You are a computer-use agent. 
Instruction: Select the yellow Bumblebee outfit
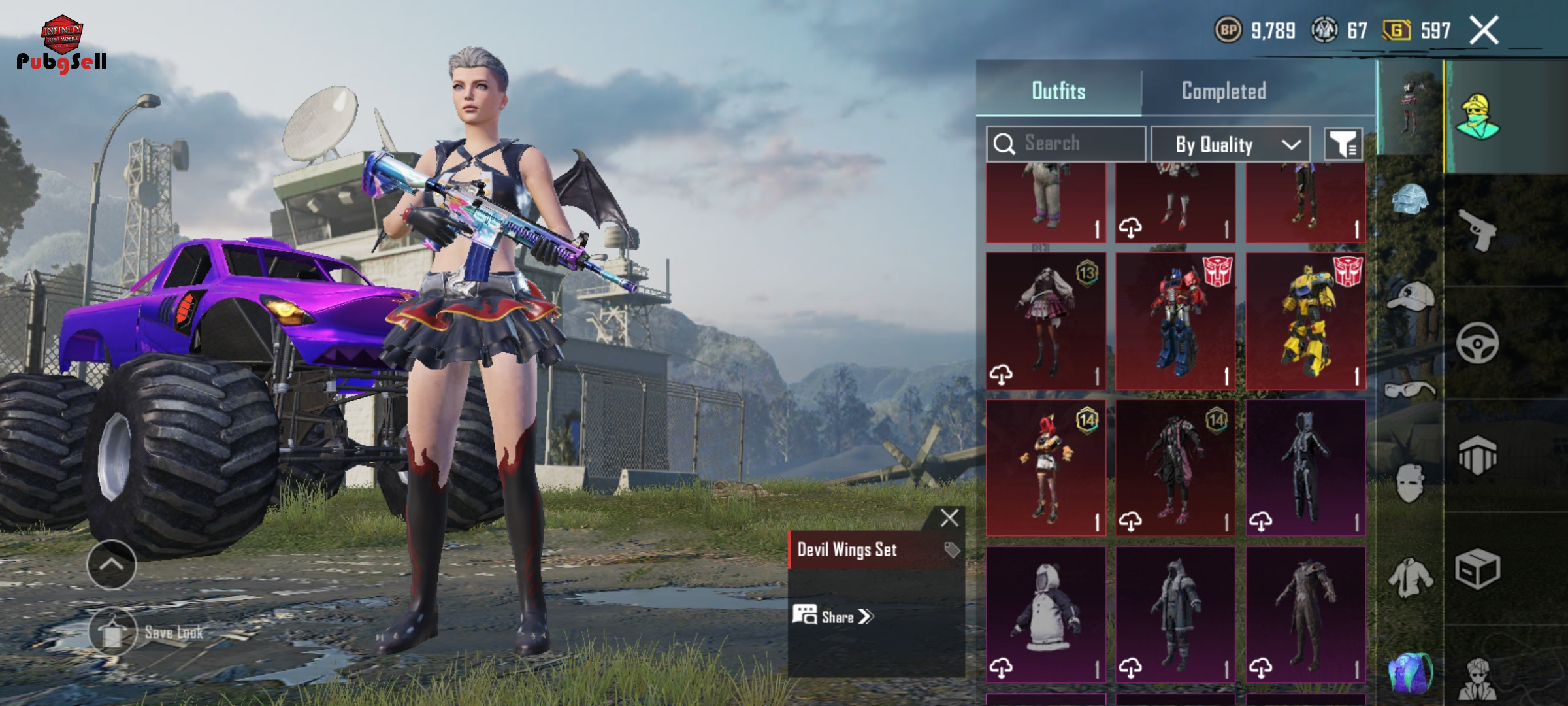(x=1305, y=322)
